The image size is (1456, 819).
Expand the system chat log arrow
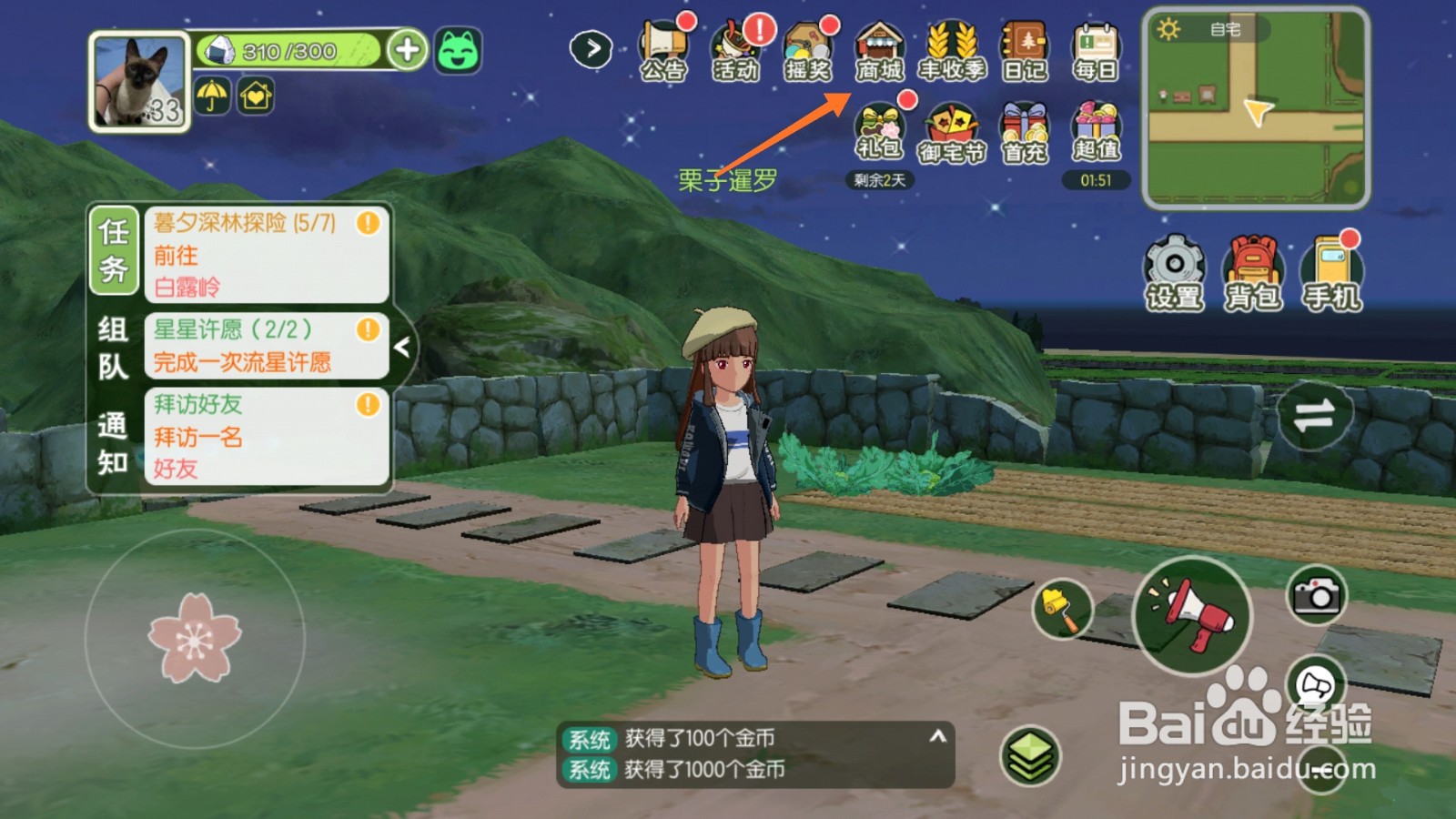[x=937, y=737]
